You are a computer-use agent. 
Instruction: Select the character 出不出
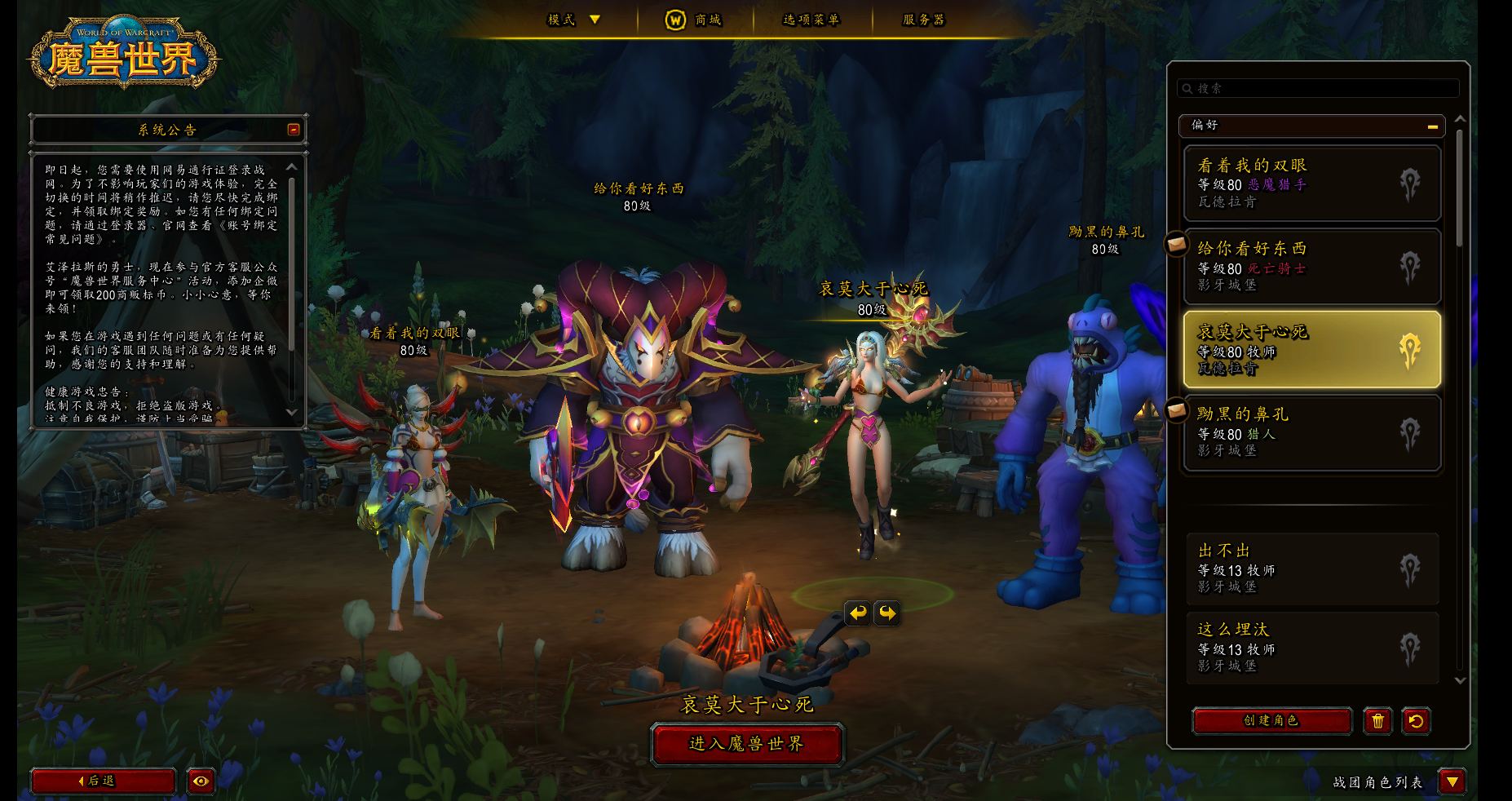pyautogui.click(x=1311, y=569)
